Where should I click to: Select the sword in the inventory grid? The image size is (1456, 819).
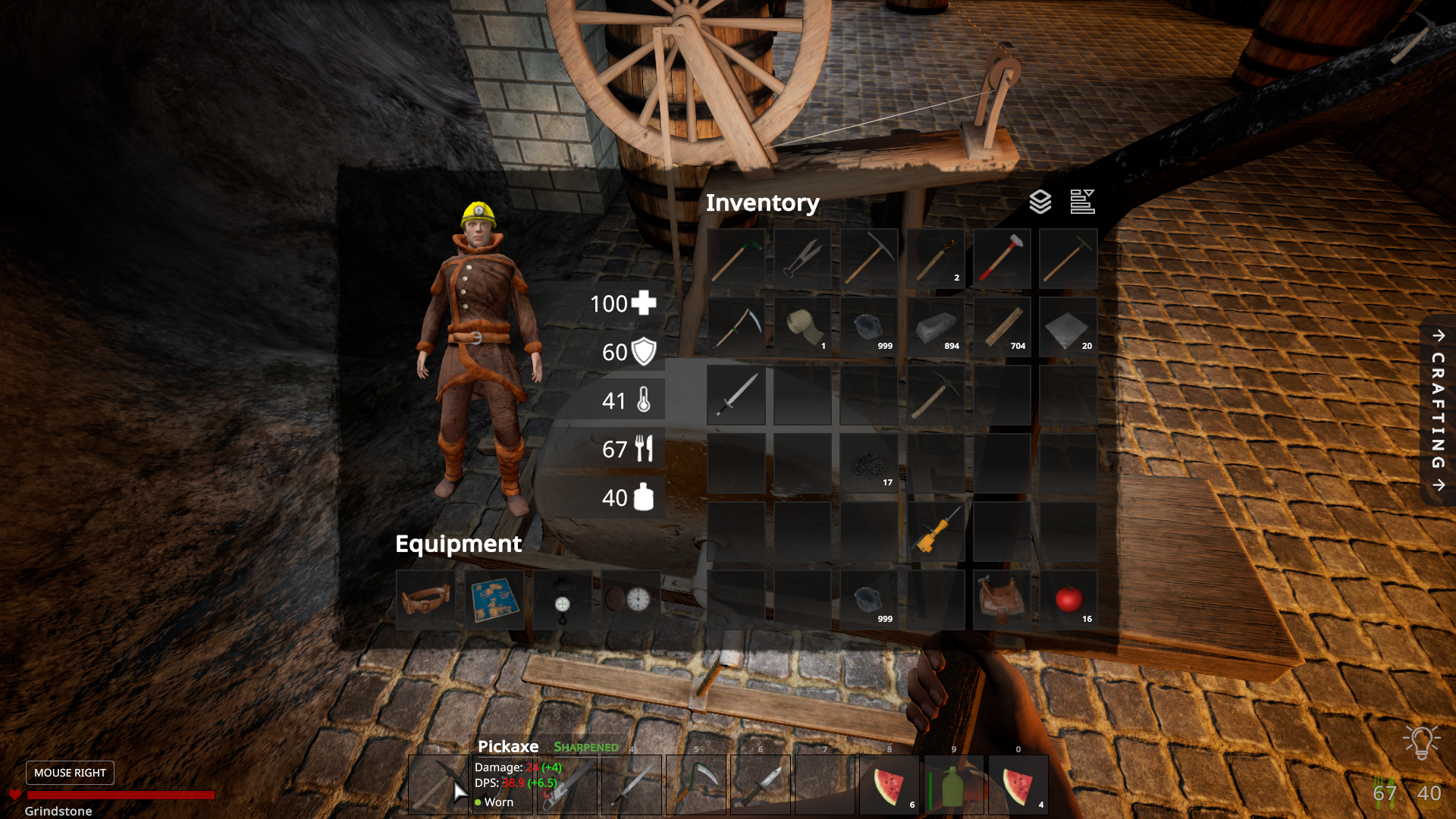[x=736, y=395]
